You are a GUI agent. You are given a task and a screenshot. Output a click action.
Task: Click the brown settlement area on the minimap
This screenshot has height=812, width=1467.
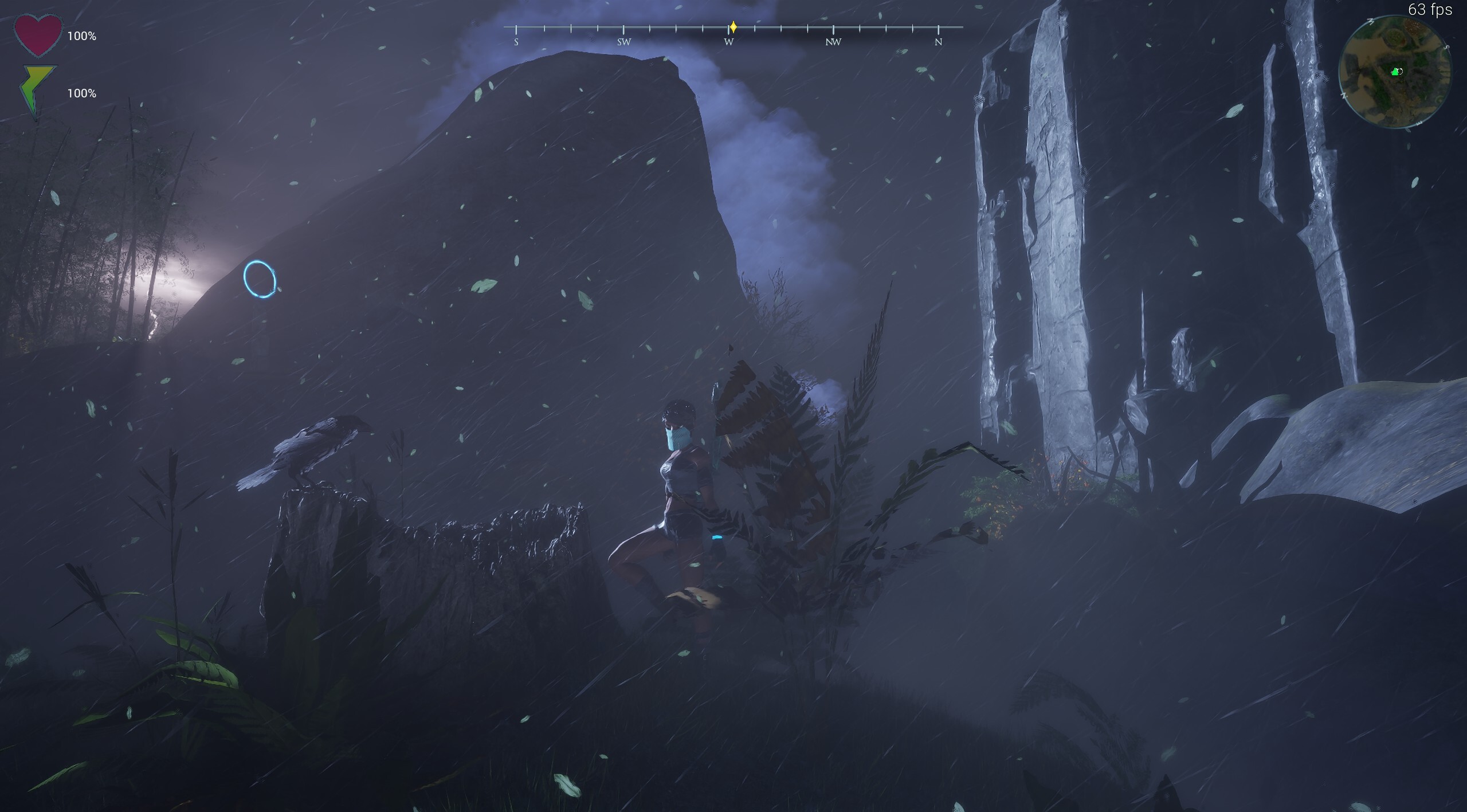point(1413,26)
